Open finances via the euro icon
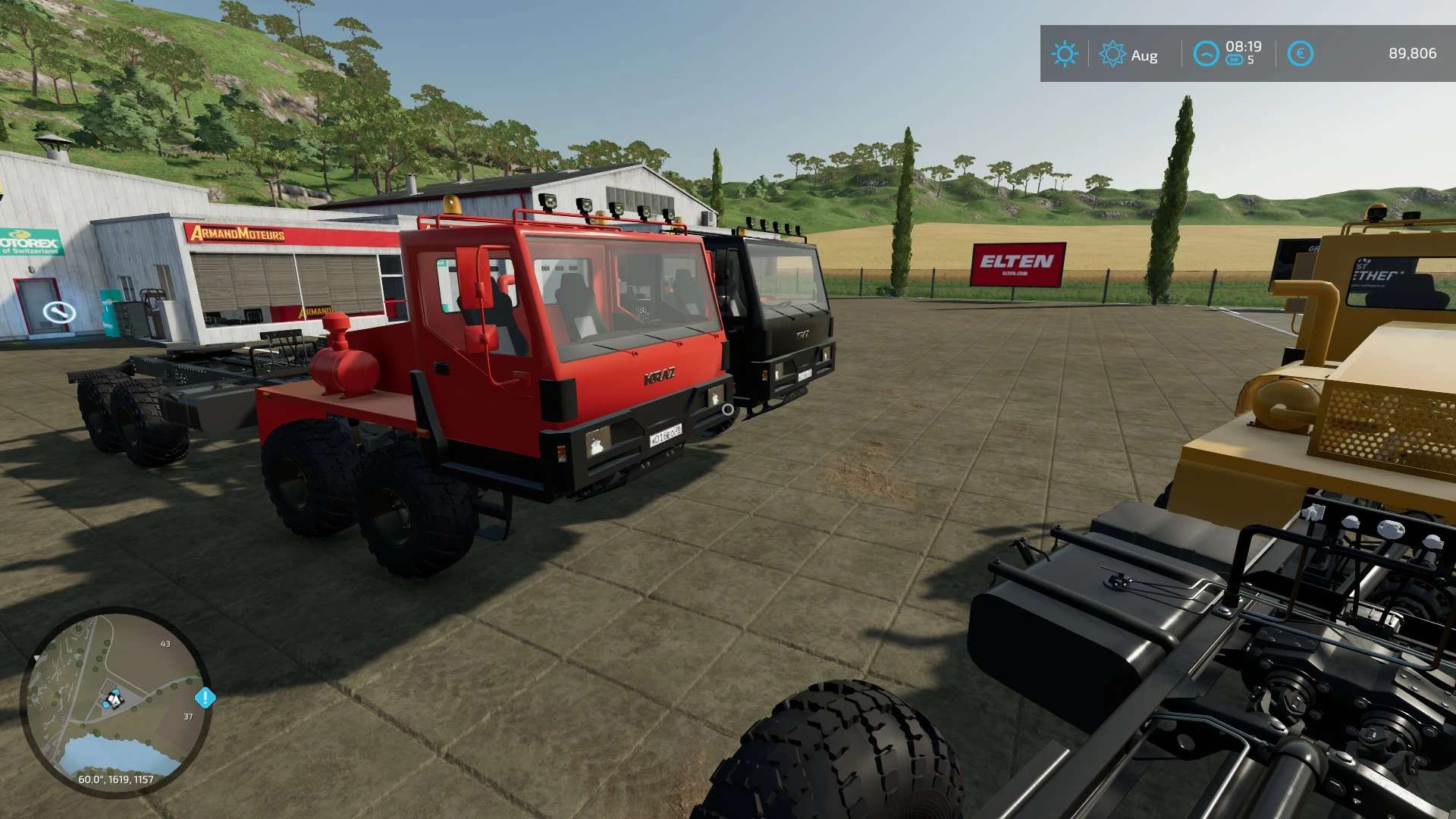This screenshot has width=1456, height=819. click(1300, 54)
